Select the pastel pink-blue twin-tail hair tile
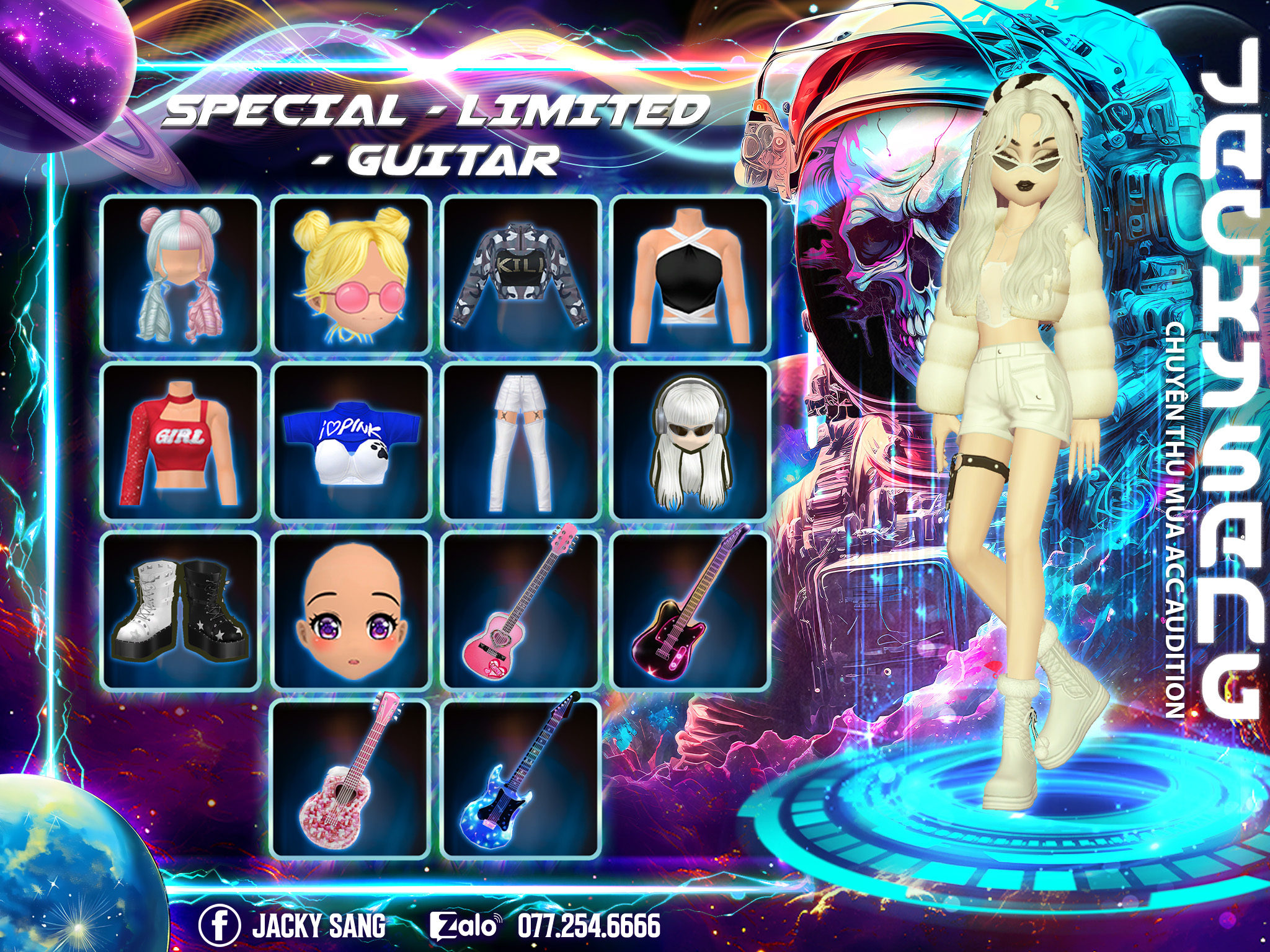This screenshot has width=1270, height=952. (x=180, y=275)
